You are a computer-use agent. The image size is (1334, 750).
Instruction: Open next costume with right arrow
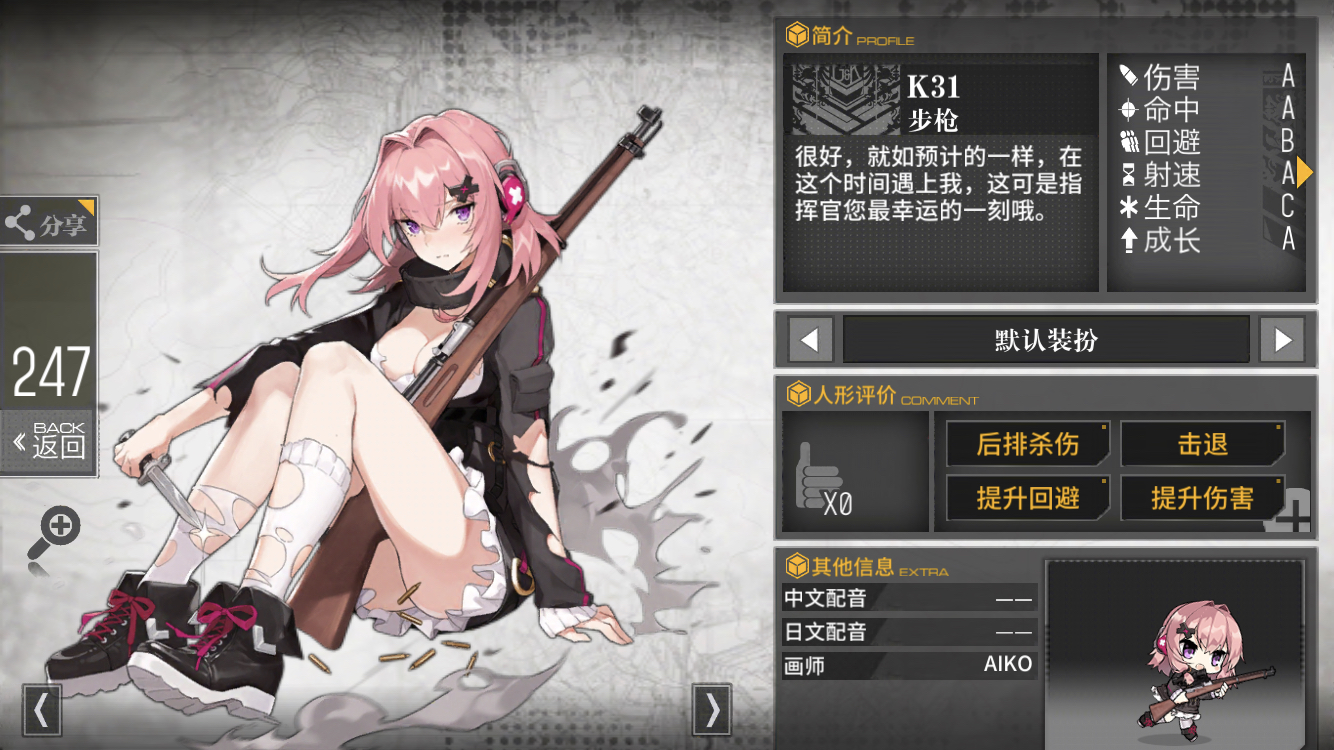[x=1282, y=340]
